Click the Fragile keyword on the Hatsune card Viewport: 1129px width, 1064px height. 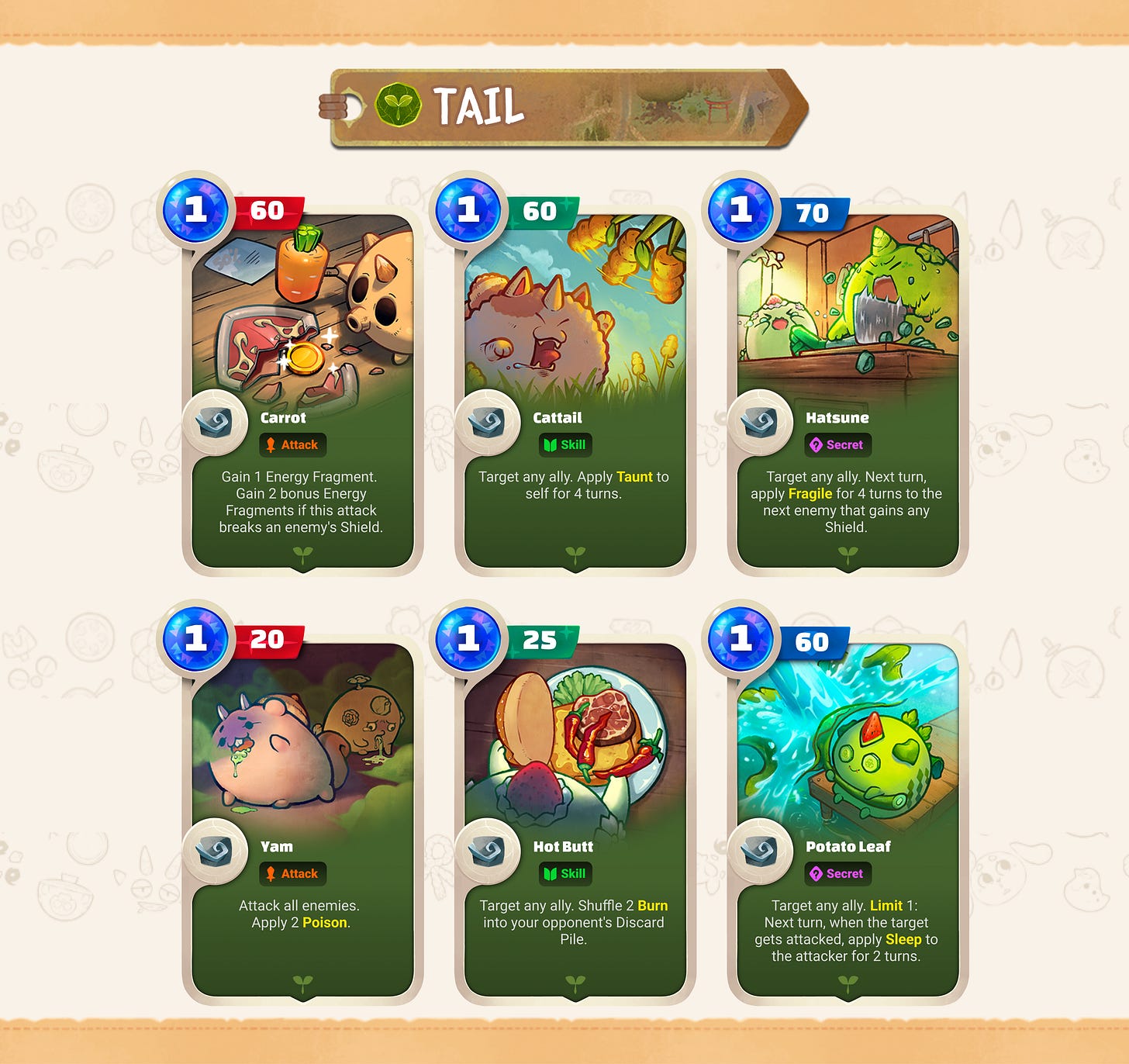(x=811, y=494)
